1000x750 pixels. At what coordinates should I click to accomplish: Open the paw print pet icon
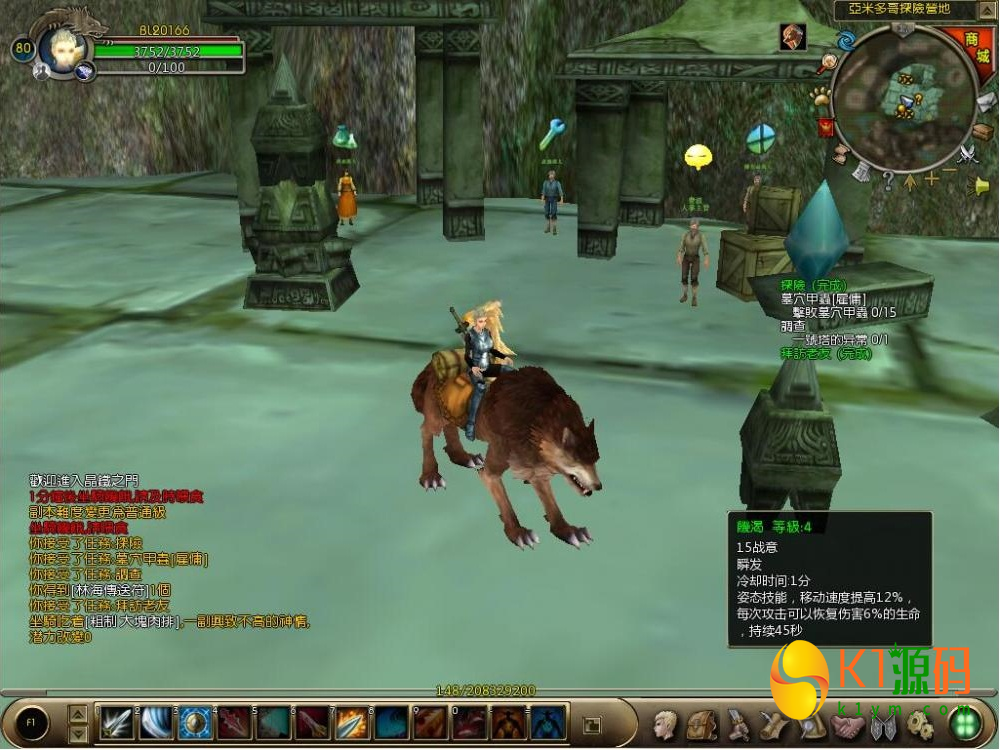coord(820,97)
